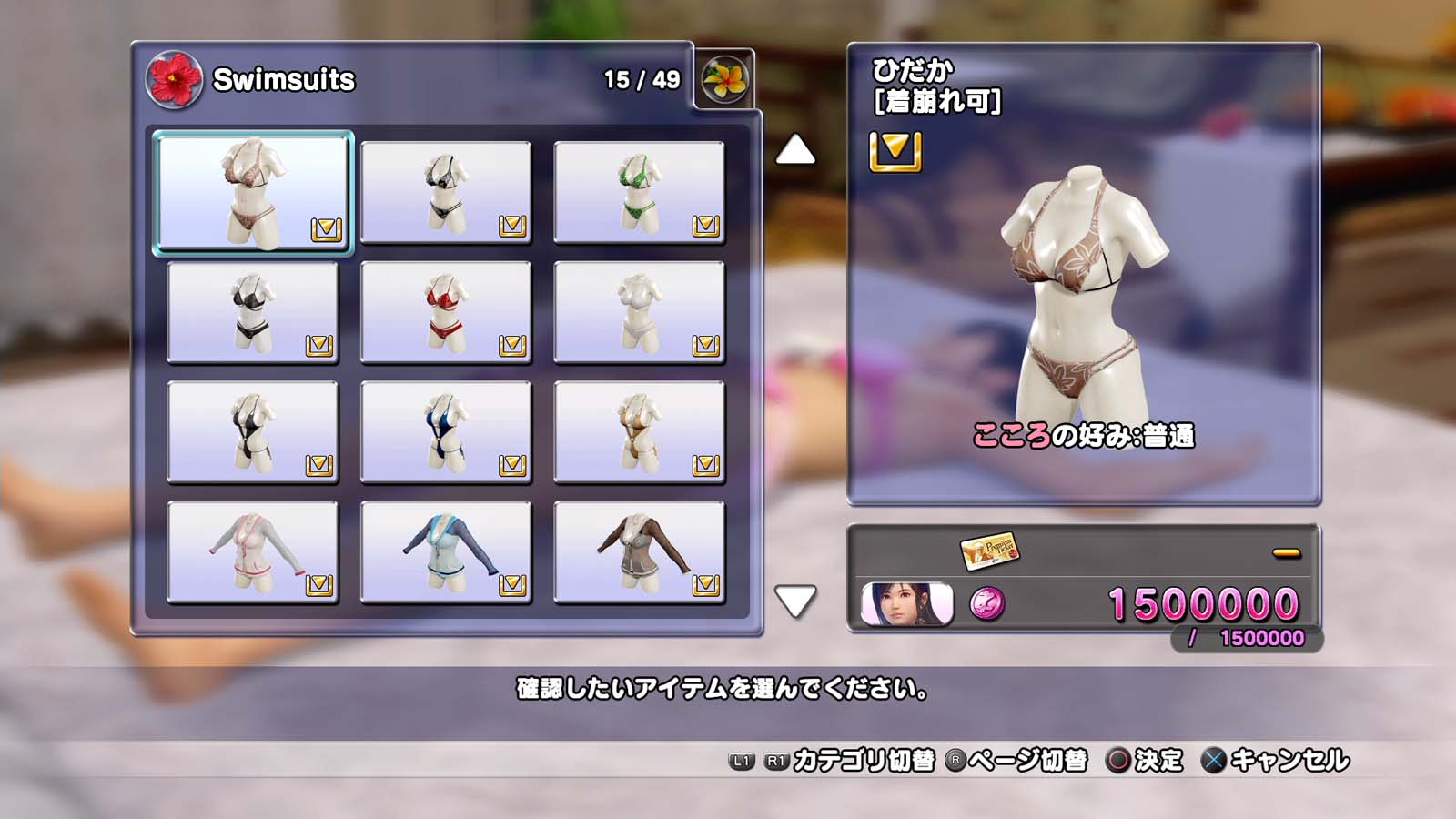Select the gold sling swimsuit
This screenshot has height=819, width=1456.
click(x=639, y=432)
